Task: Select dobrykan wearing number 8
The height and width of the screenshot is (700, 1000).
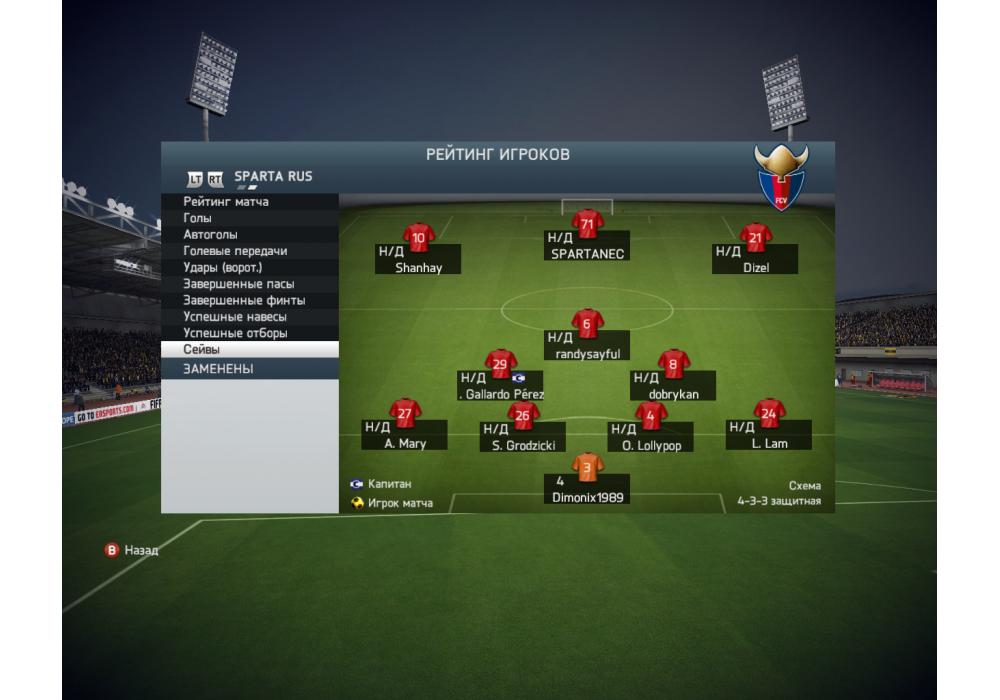Action: (x=673, y=380)
